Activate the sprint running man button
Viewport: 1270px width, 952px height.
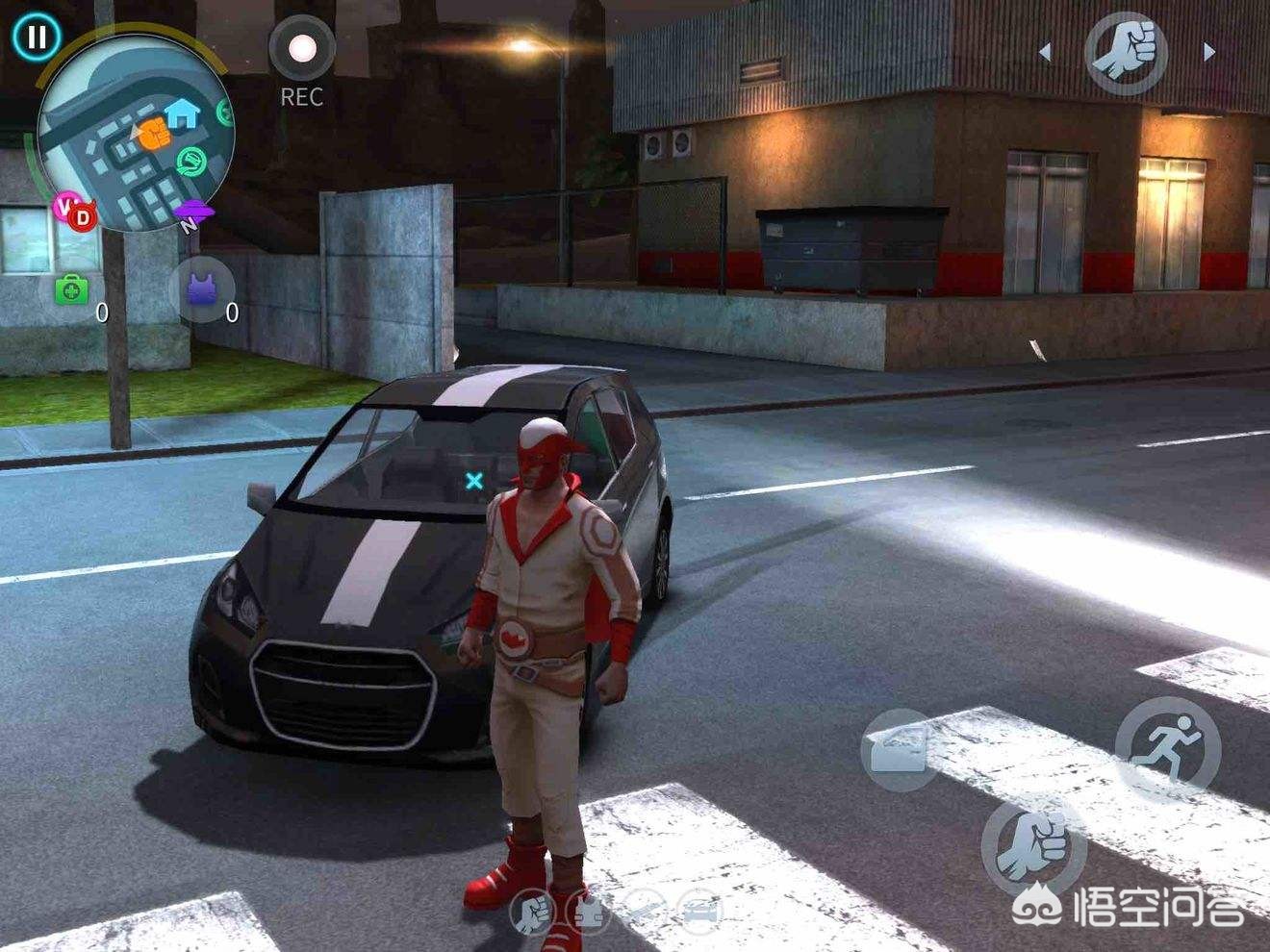[x=1167, y=748]
